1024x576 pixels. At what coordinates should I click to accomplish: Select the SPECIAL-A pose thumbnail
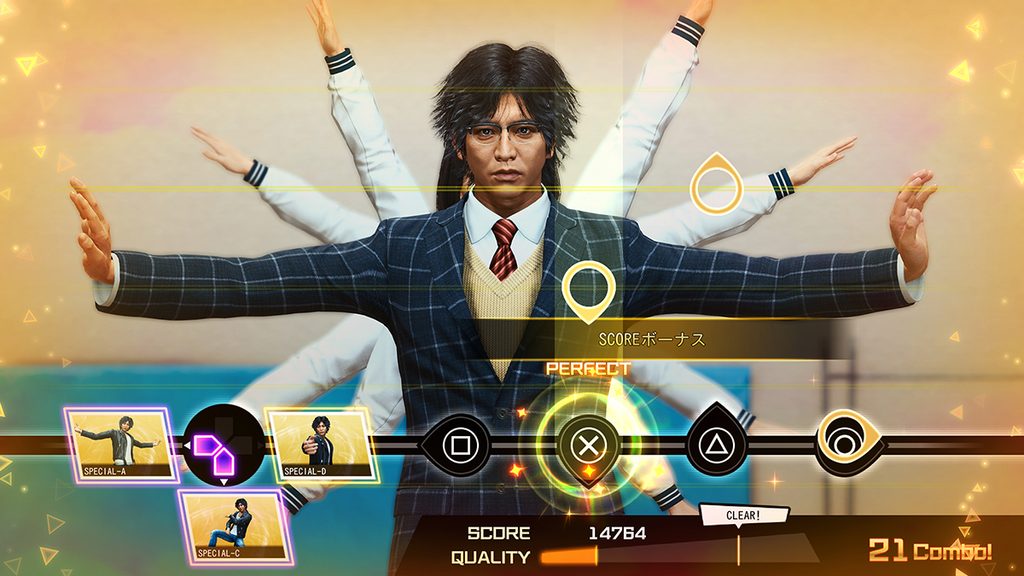pyautogui.click(x=121, y=443)
